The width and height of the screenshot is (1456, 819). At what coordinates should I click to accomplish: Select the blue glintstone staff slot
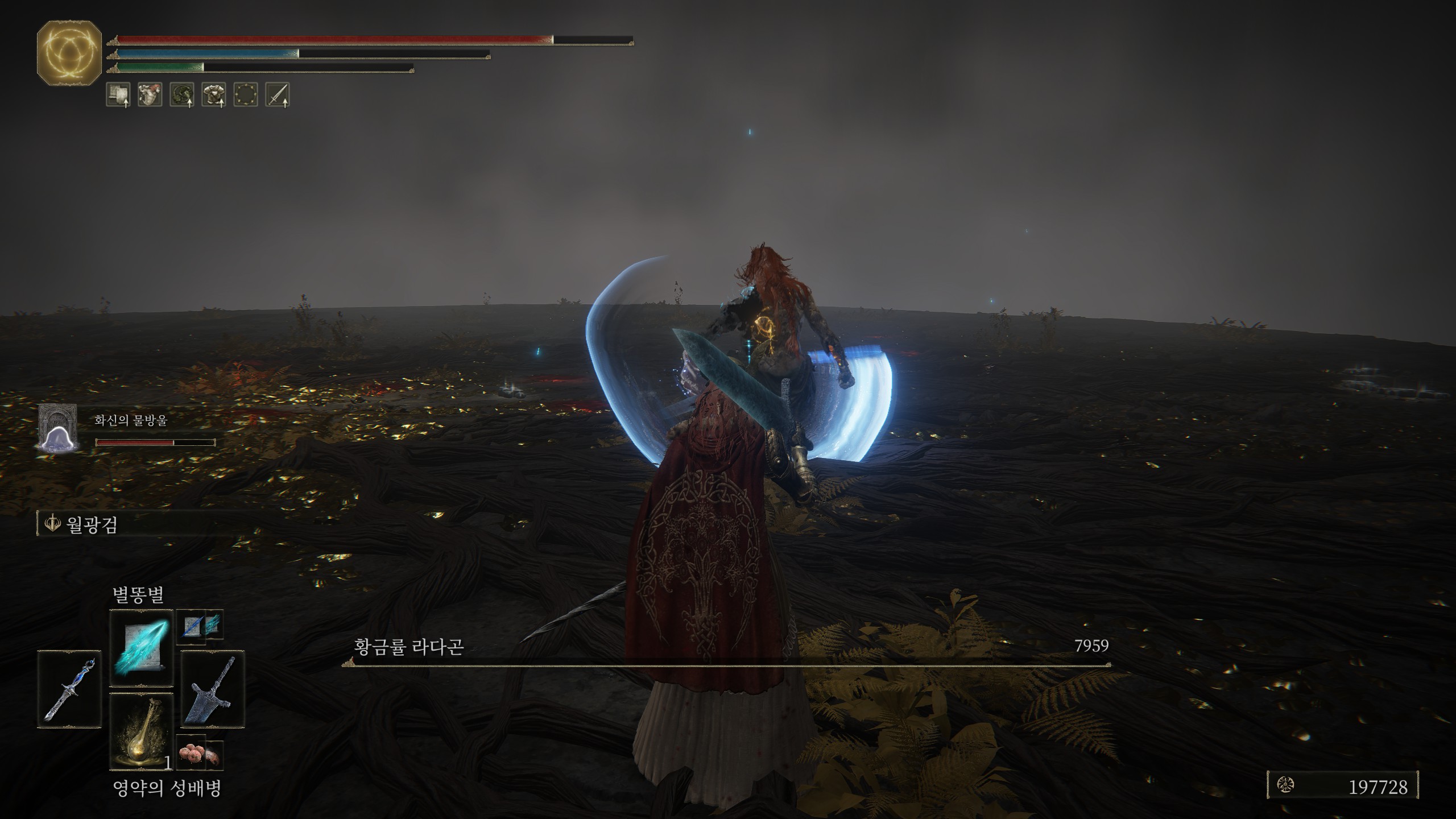click(x=69, y=689)
